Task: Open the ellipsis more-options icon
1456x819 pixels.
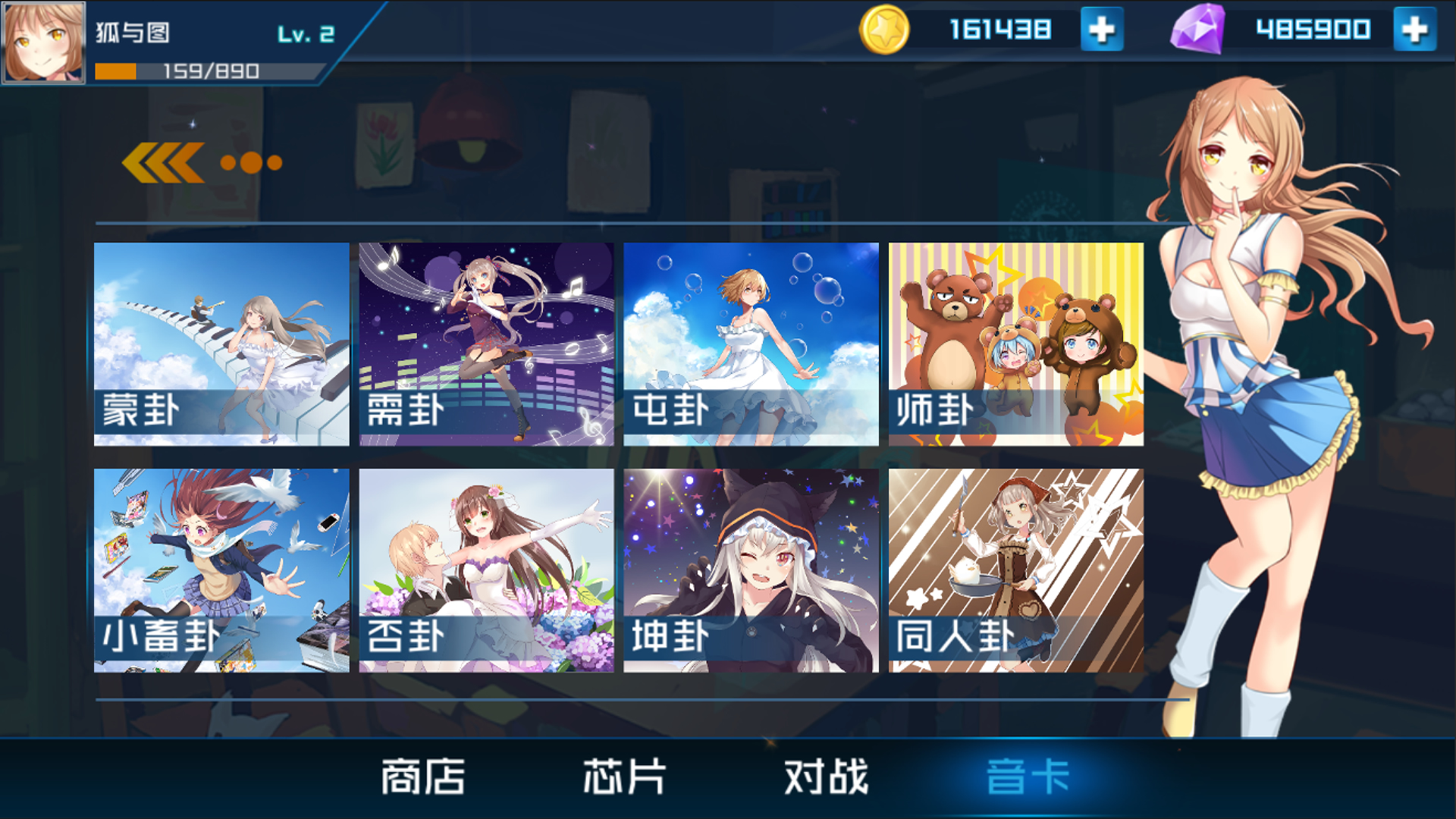Action: pyautogui.click(x=250, y=162)
